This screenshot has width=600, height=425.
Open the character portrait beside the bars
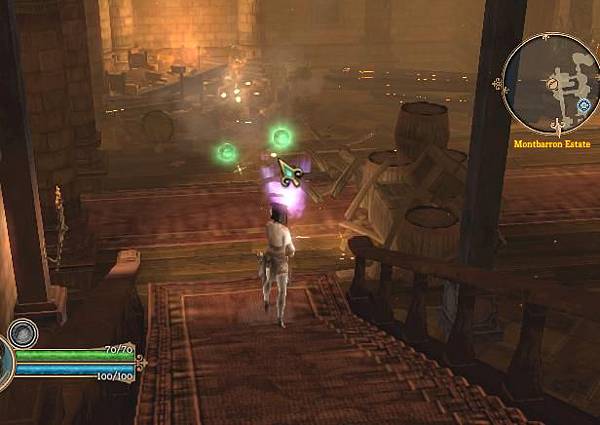point(5,362)
